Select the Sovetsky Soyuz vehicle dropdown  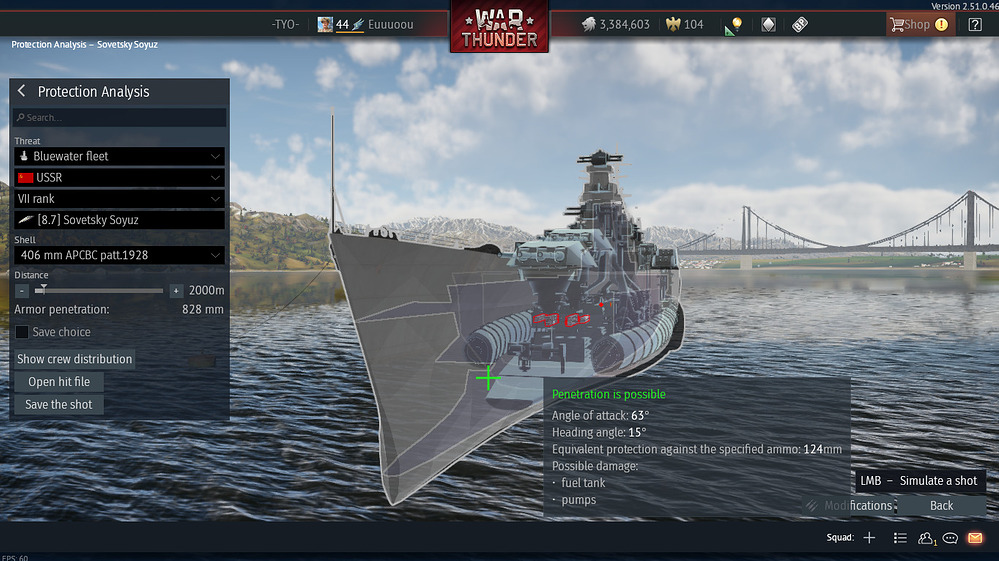pos(119,220)
